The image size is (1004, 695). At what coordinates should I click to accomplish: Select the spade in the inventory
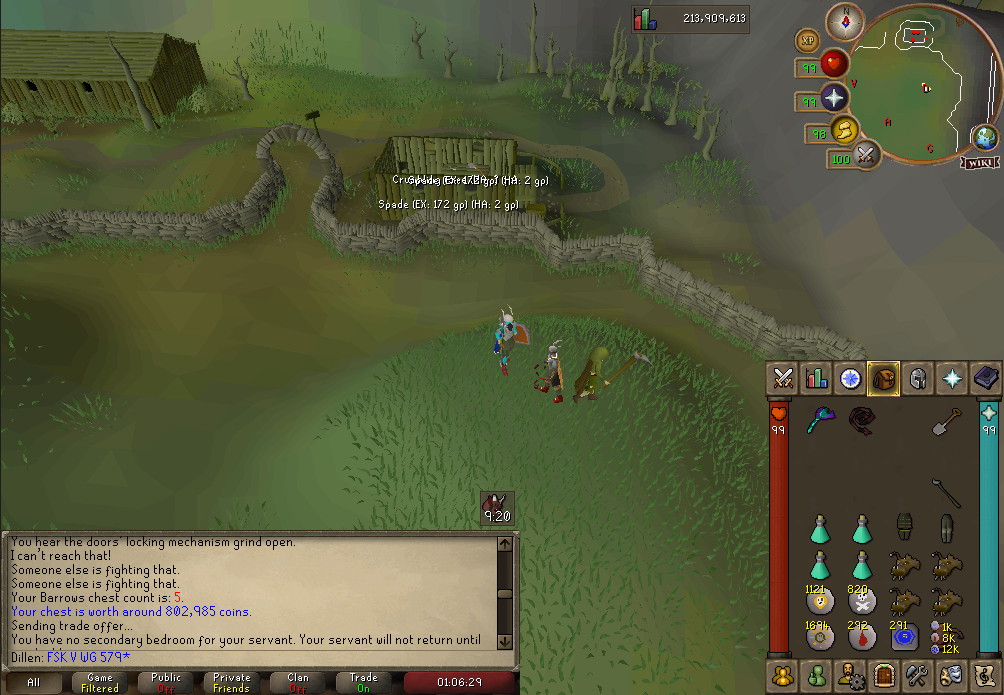pyautogui.click(x=946, y=424)
